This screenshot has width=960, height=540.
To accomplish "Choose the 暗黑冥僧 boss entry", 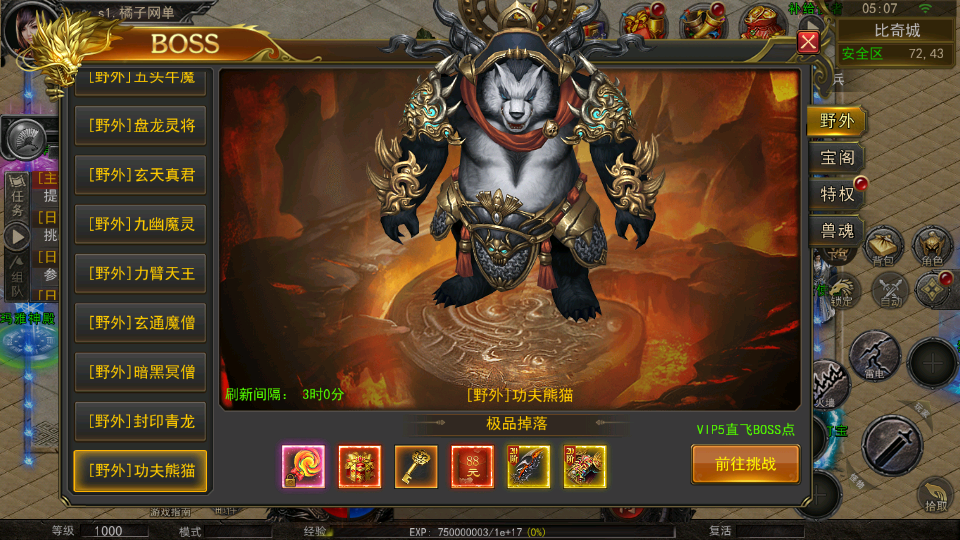I will [140, 372].
